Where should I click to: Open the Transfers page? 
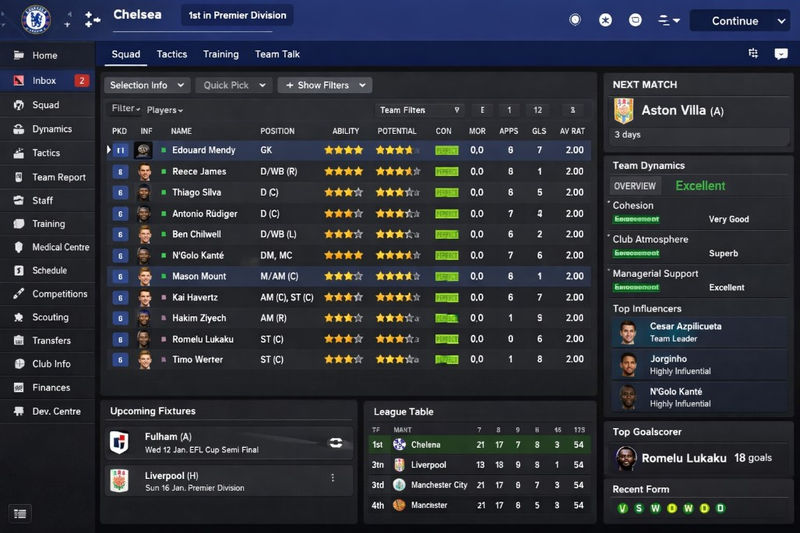coord(51,341)
